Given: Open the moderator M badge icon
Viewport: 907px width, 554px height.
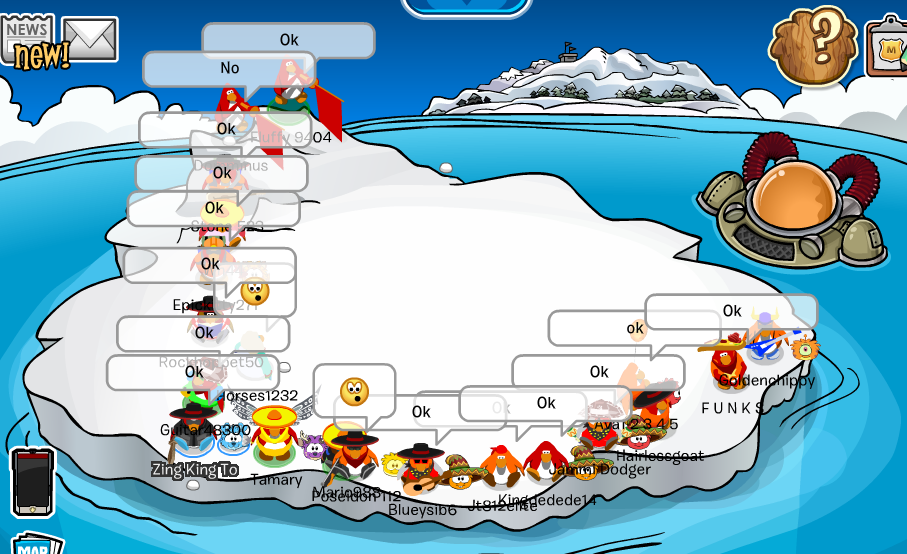Looking at the screenshot, I should (889, 47).
